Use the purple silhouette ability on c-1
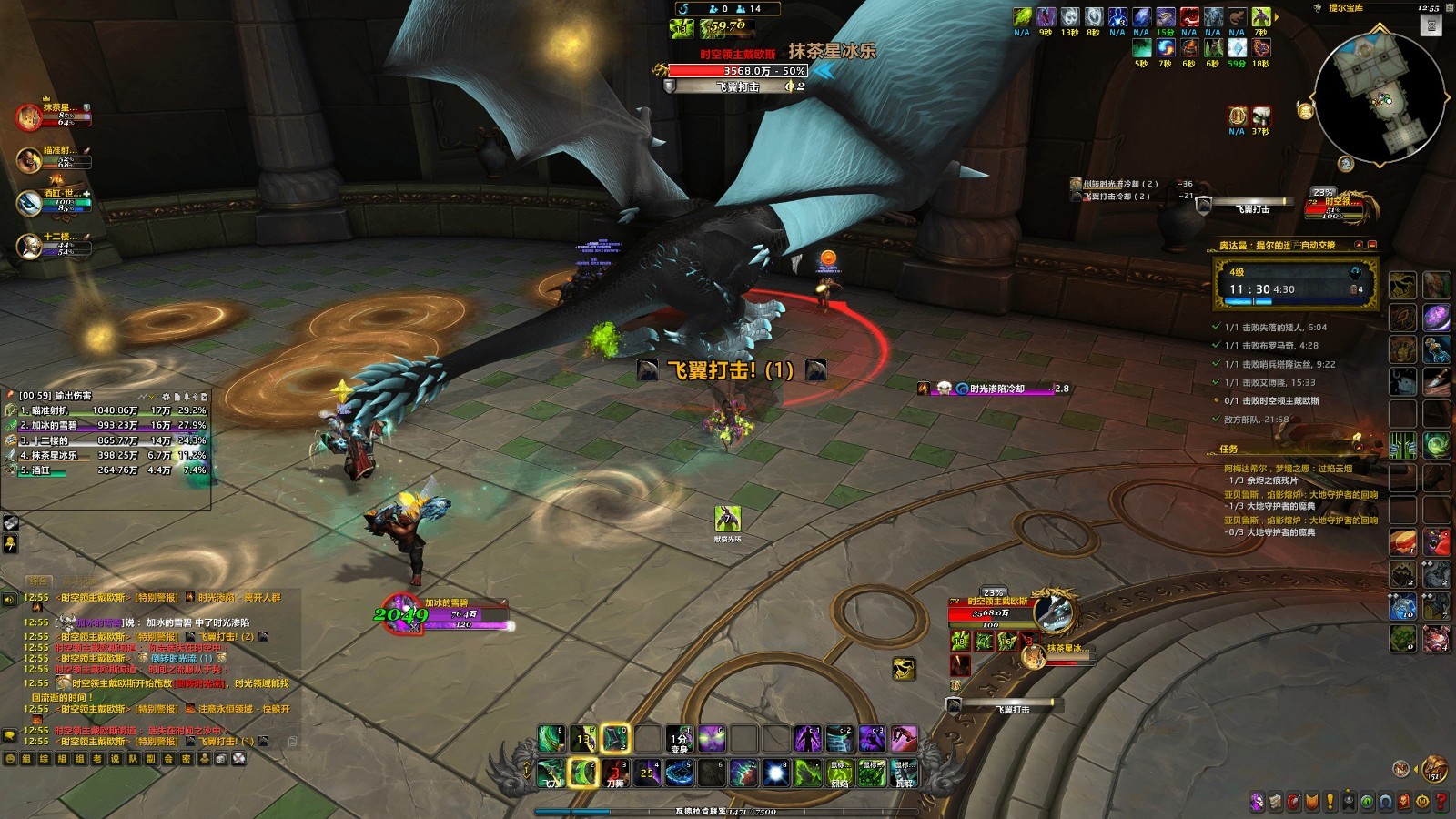Screen dimensions: 1456x819 click(x=807, y=739)
